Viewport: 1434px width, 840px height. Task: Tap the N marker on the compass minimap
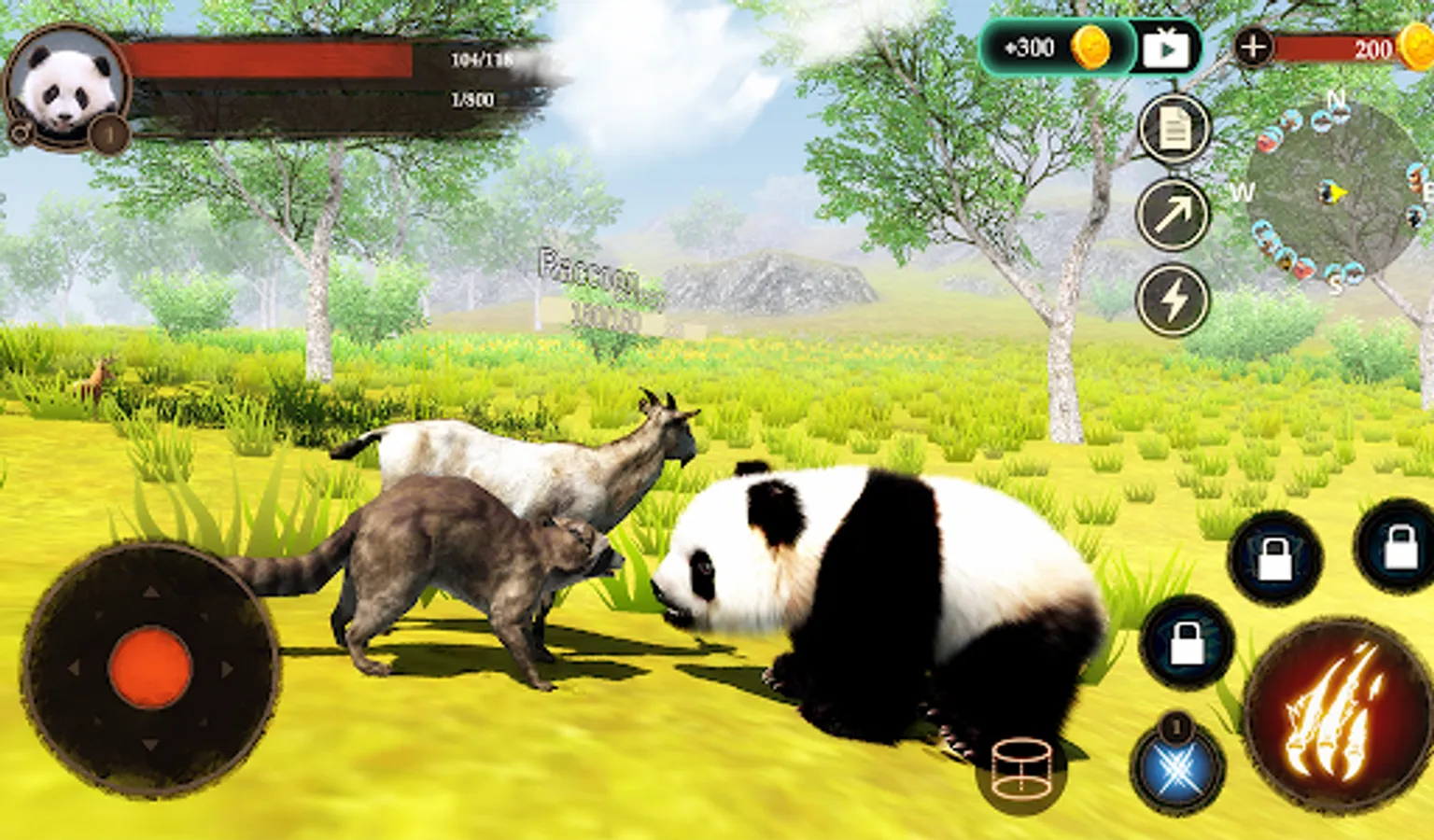1334,99
